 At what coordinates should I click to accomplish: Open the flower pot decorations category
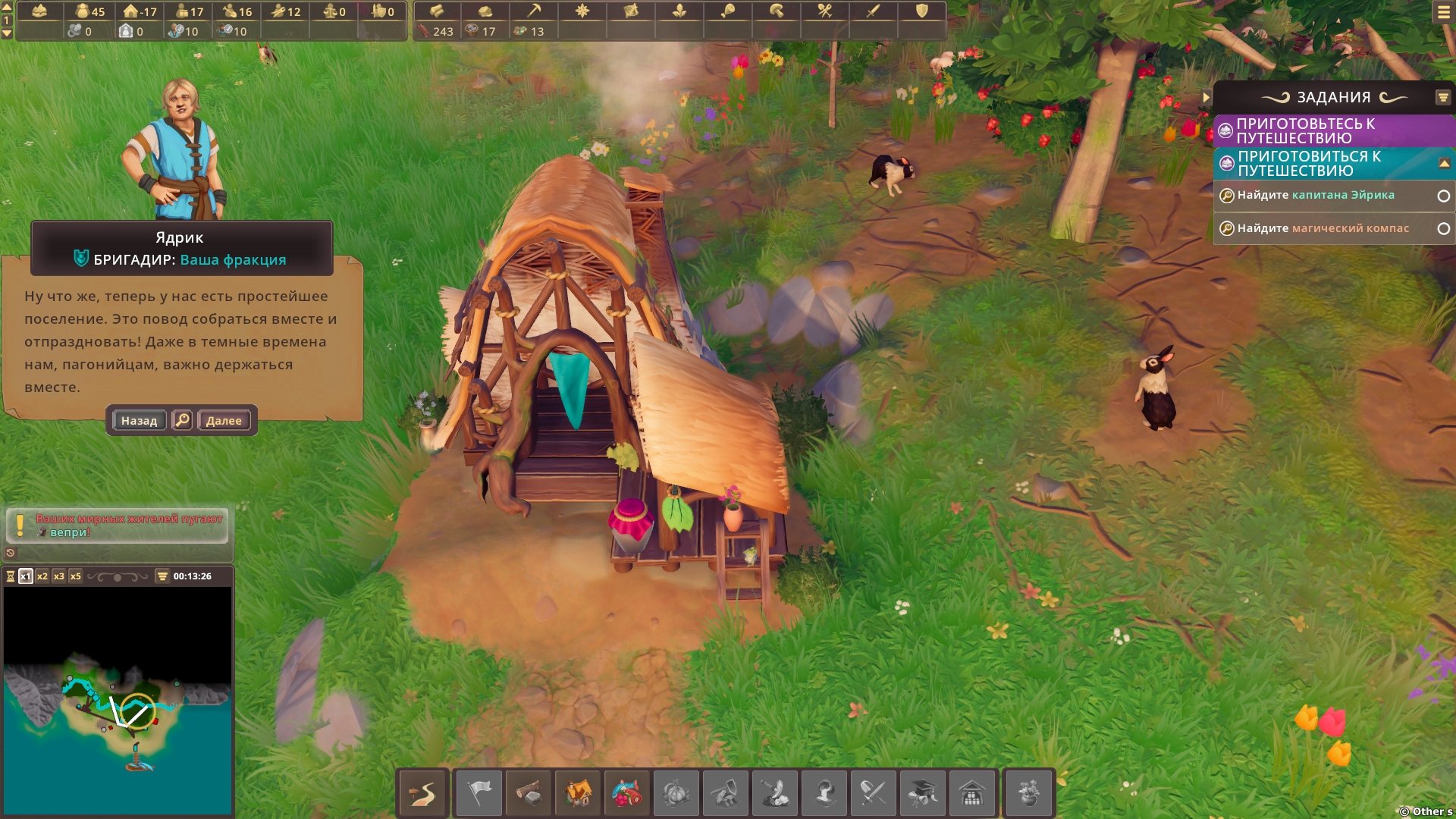[x=1028, y=793]
